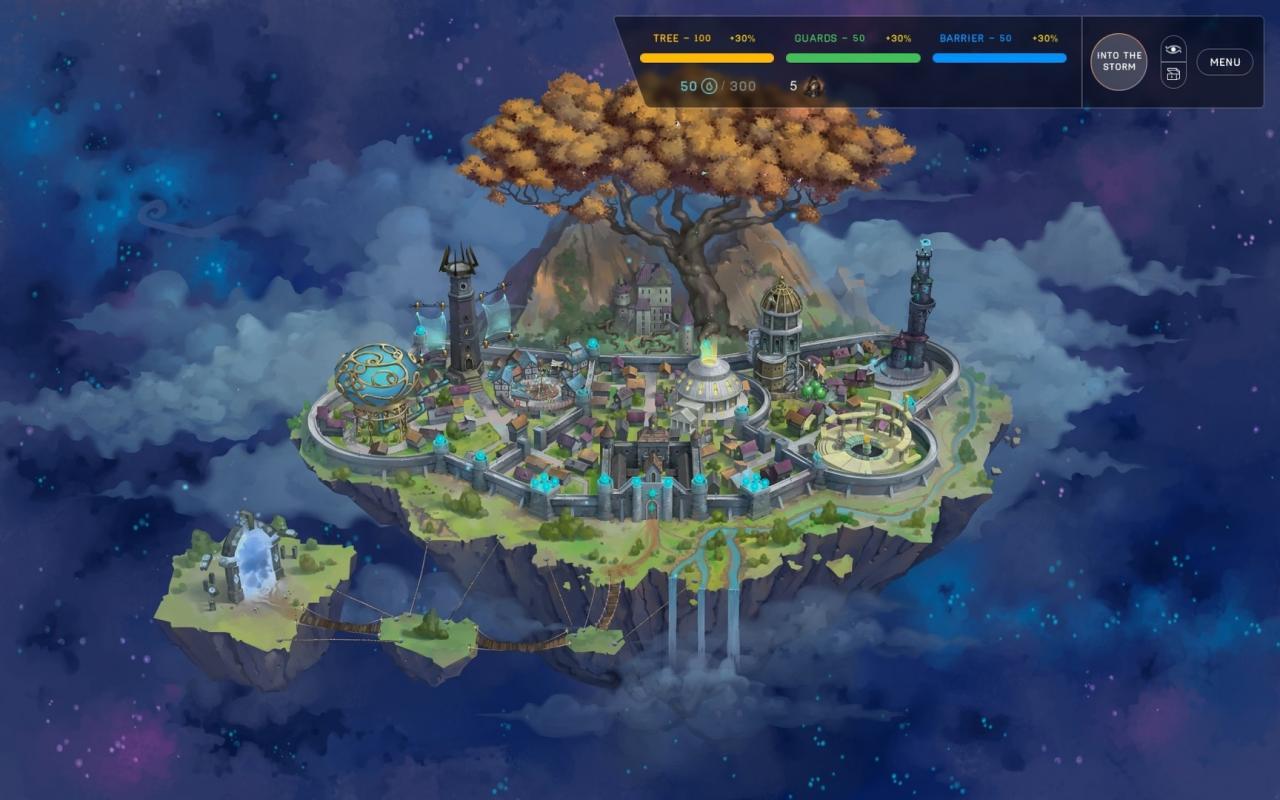Select the guardian unit icon next to 5
This screenshot has width=1280, height=800.
point(812,86)
